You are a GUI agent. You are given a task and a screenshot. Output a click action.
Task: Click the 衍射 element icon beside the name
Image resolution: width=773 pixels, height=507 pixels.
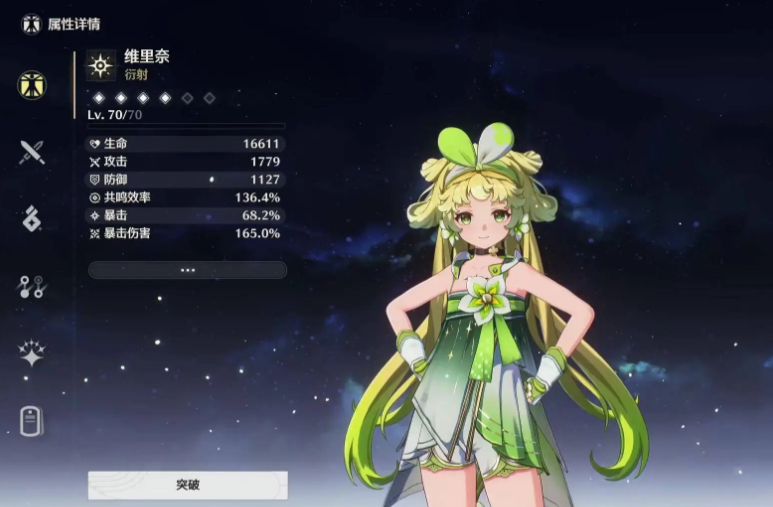(x=101, y=65)
